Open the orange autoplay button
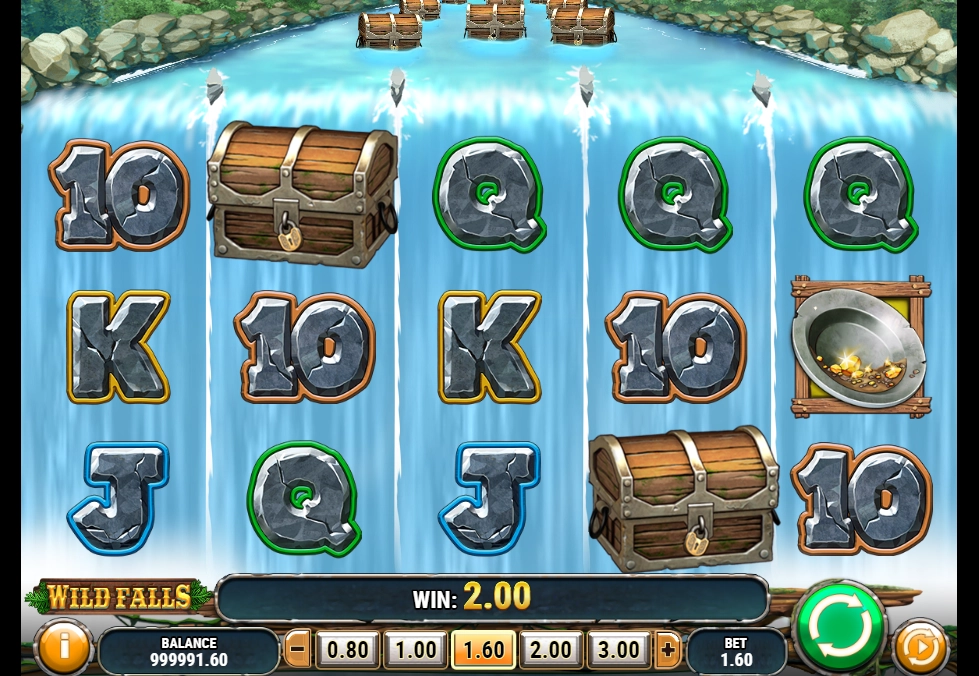The height and width of the screenshot is (676, 979). point(919,647)
